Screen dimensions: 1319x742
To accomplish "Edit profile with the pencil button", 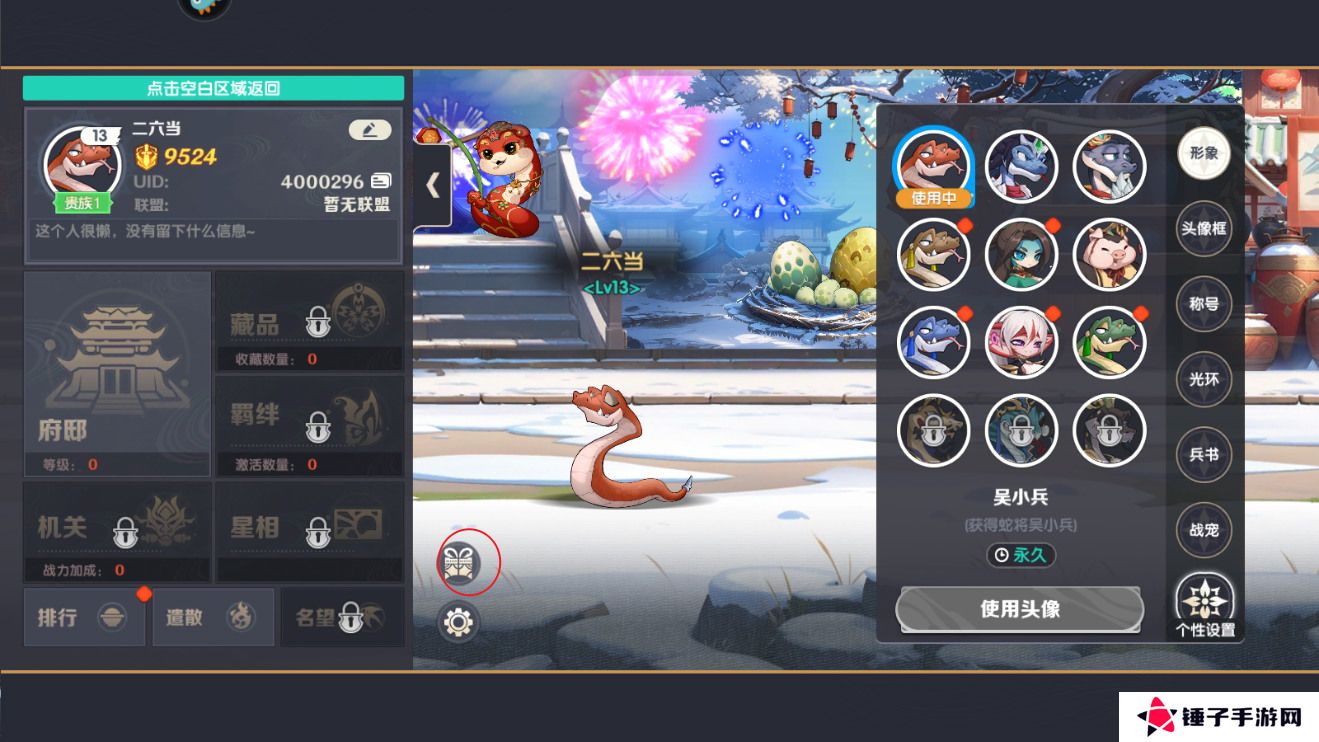I will [x=370, y=130].
